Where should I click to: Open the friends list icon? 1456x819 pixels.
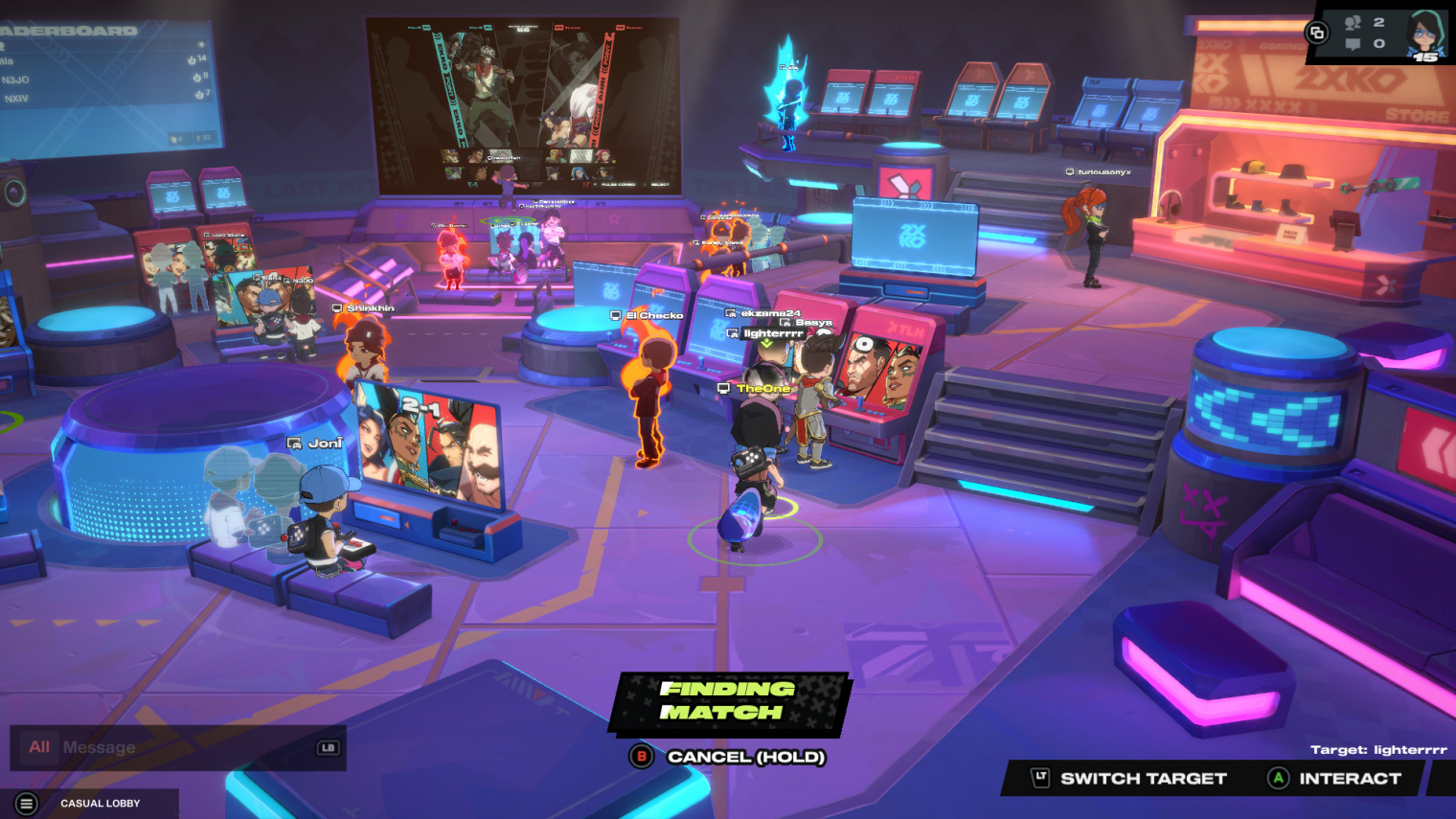pyautogui.click(x=1353, y=22)
